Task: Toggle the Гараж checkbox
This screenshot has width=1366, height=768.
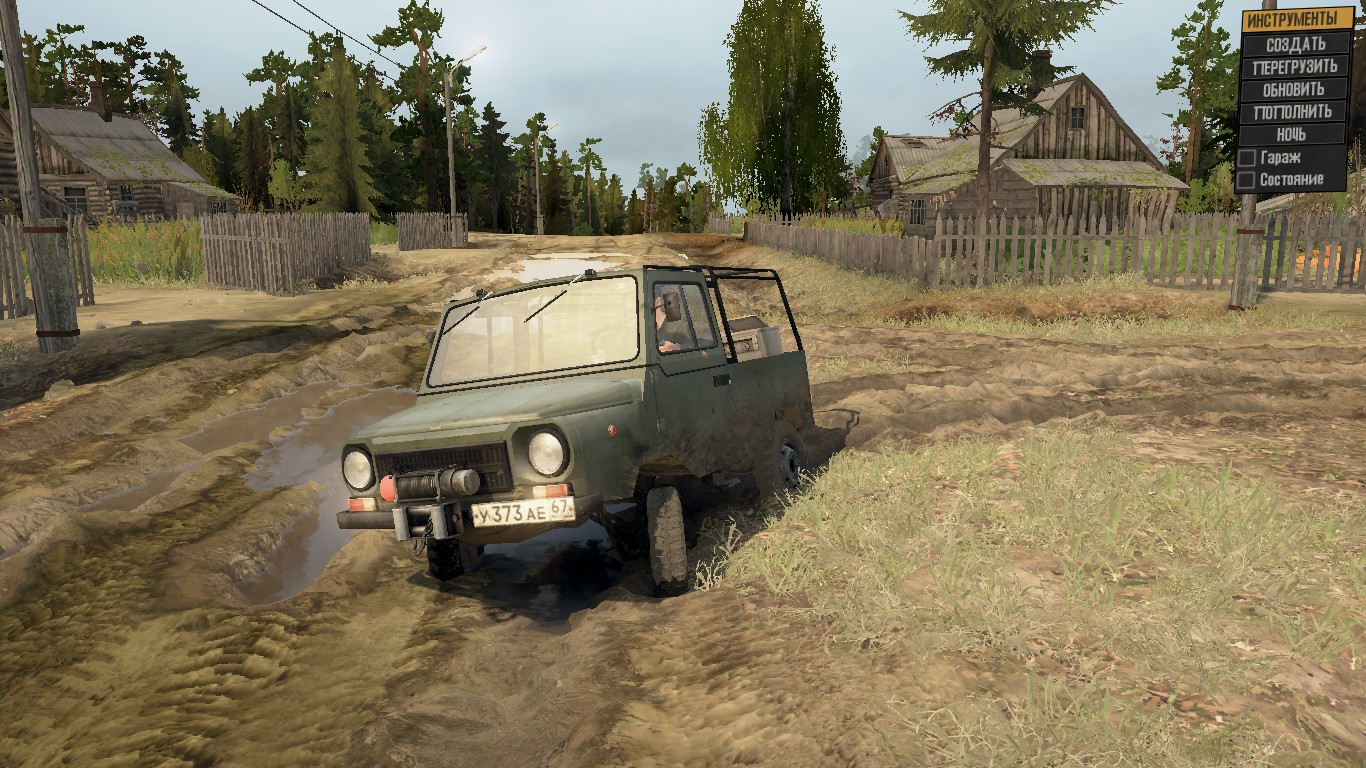Action: click(x=1247, y=158)
